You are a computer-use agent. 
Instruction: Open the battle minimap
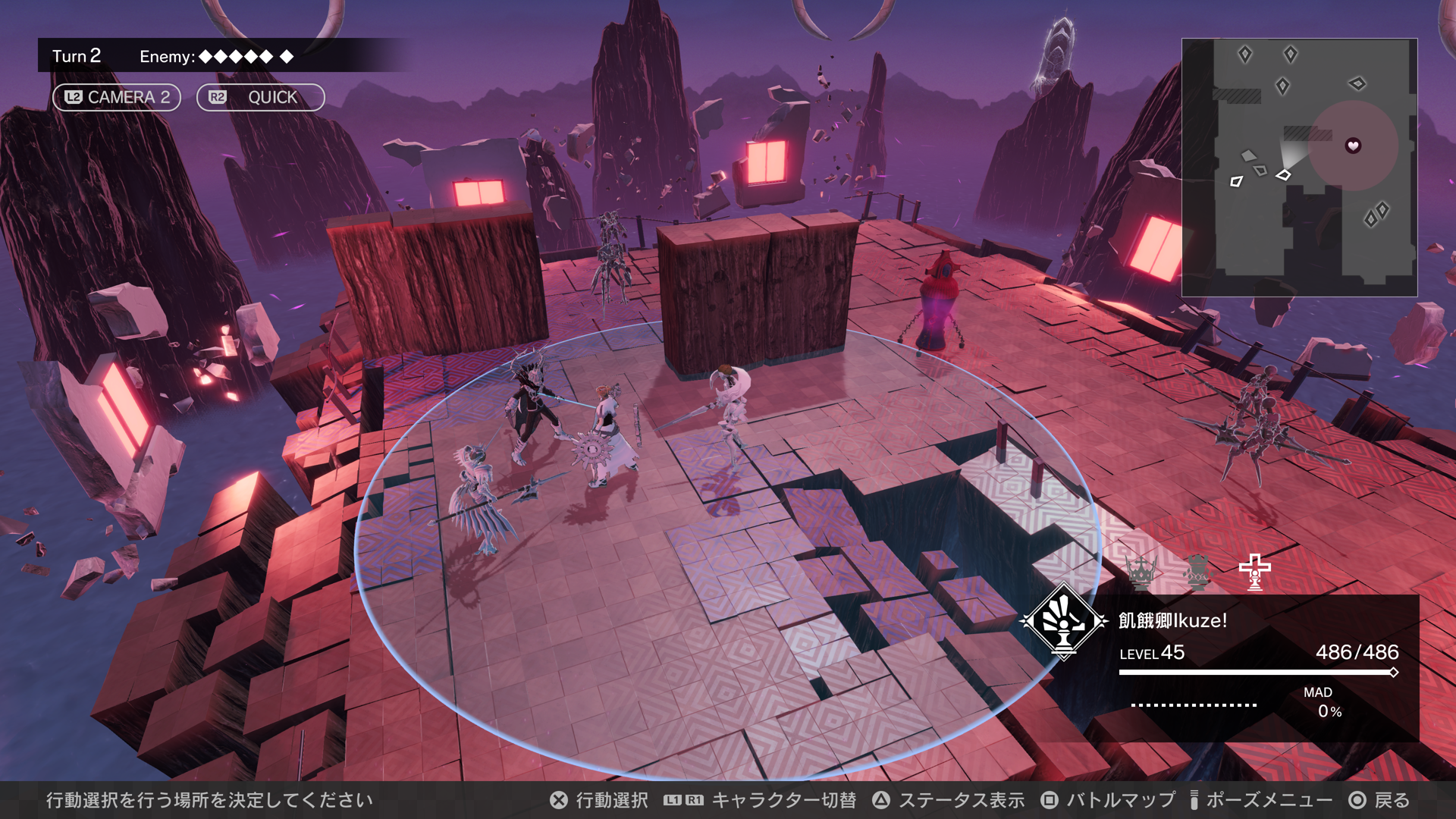pyautogui.click(x=1299, y=168)
